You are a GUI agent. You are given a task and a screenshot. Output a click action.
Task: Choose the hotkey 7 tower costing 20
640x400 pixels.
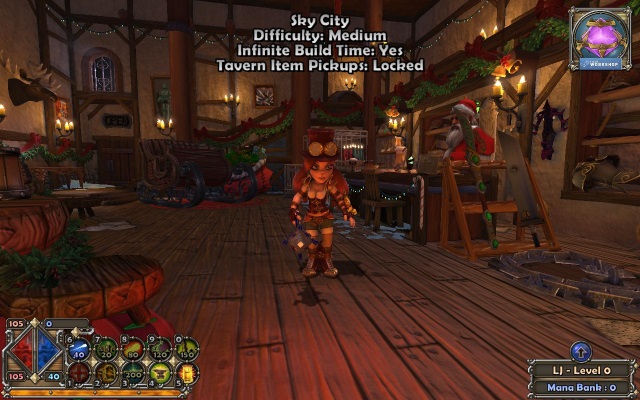(x=106, y=349)
